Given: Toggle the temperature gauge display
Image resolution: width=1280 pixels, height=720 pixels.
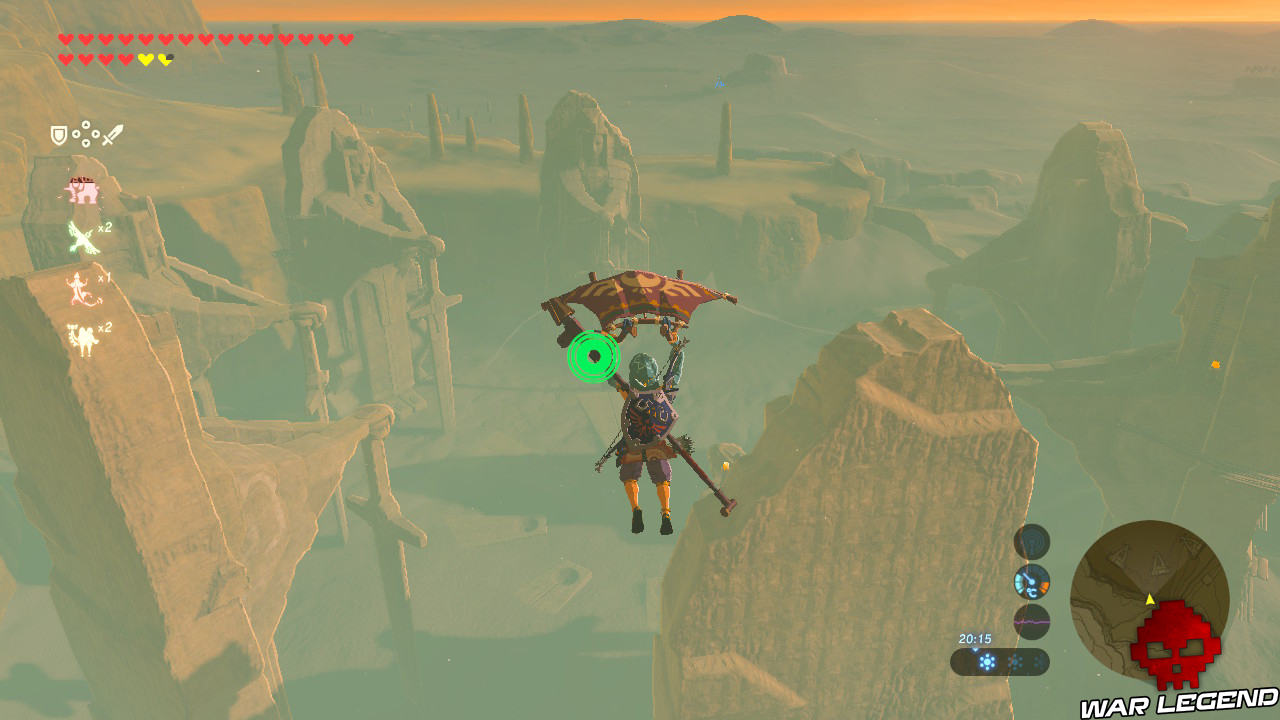Looking at the screenshot, I should click(x=1033, y=584).
